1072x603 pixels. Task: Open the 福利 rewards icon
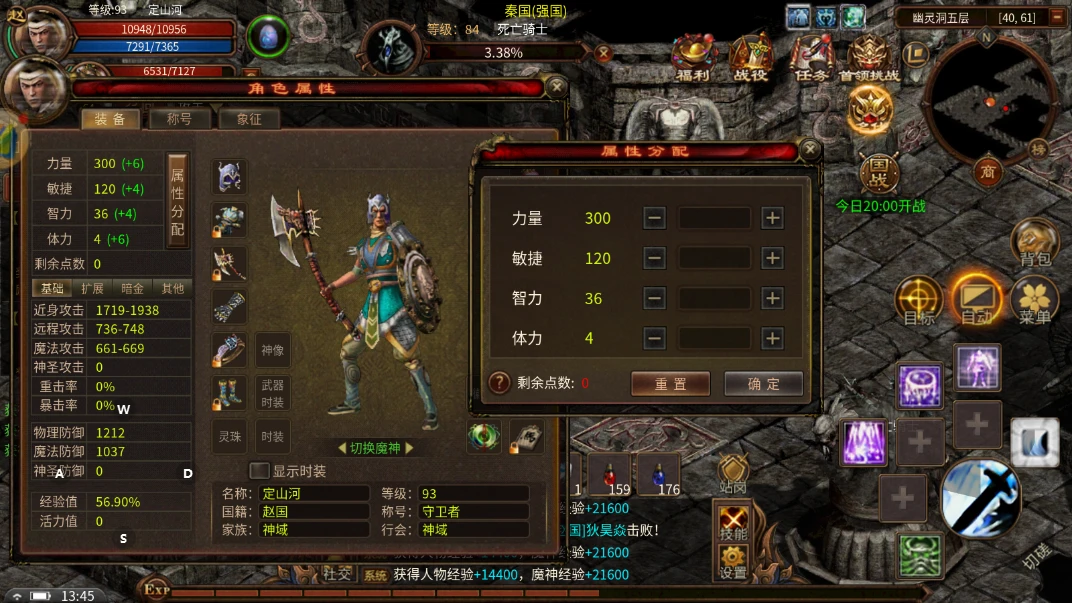point(693,58)
